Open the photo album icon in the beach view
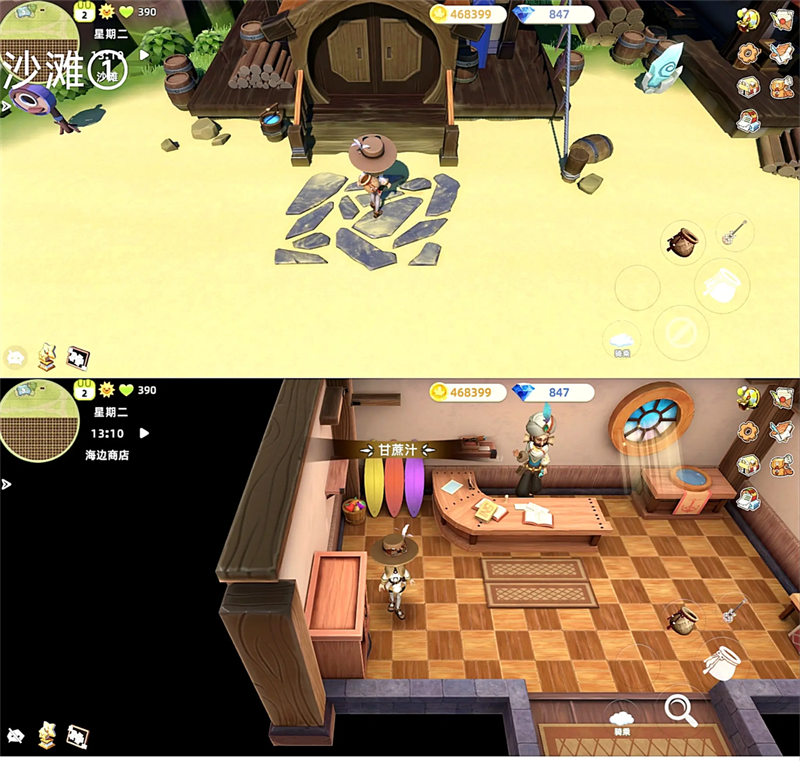 pos(78,357)
